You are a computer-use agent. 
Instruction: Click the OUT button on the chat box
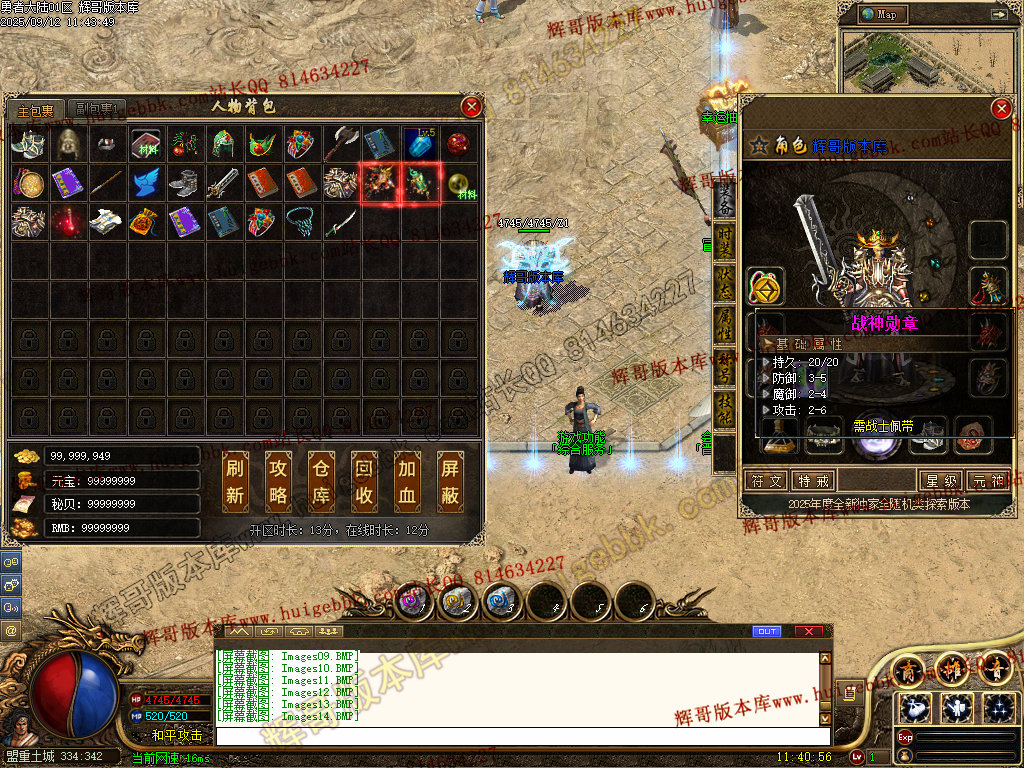[767, 631]
